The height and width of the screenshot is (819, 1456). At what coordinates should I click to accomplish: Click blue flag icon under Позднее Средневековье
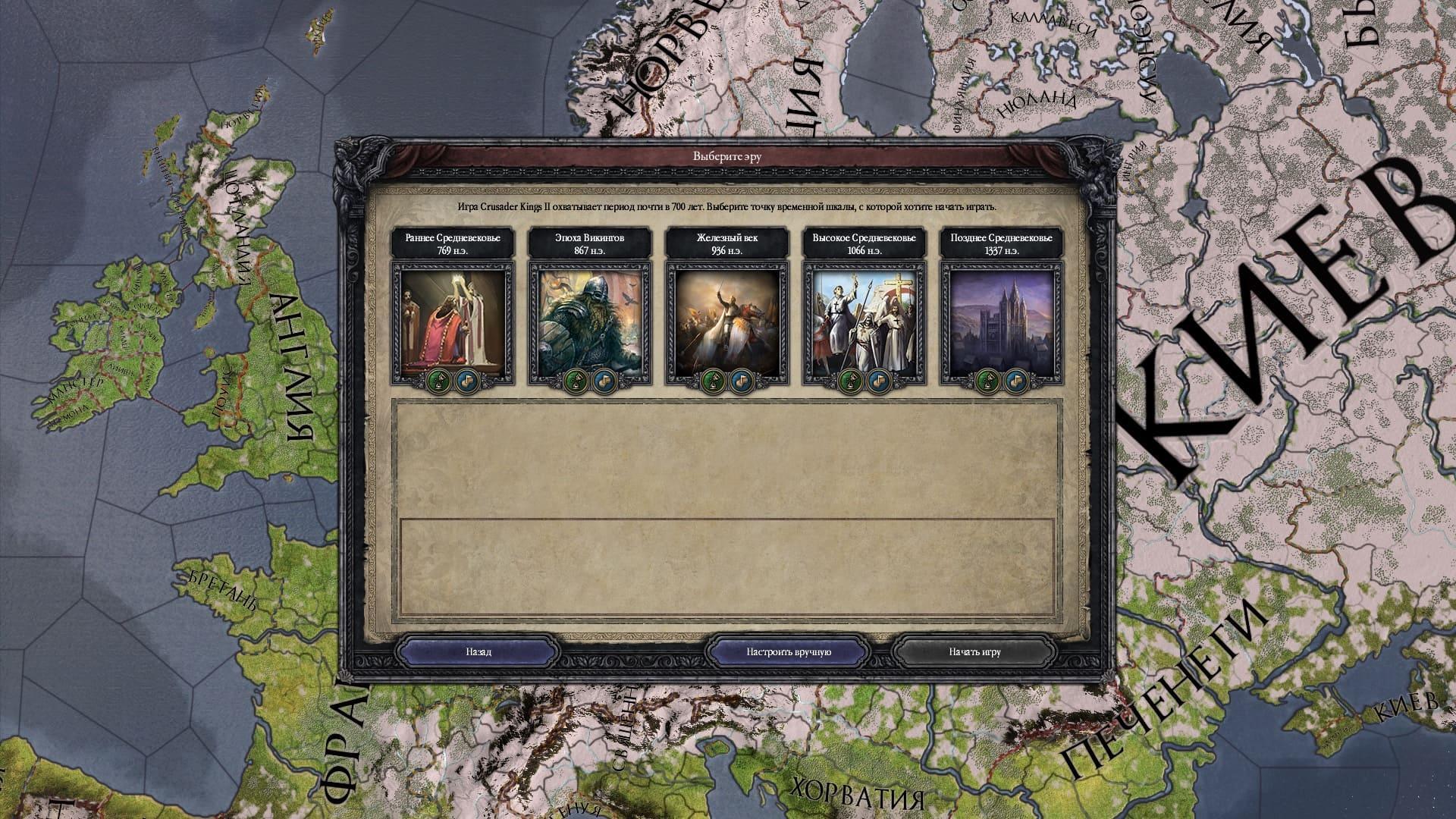coord(1015,379)
